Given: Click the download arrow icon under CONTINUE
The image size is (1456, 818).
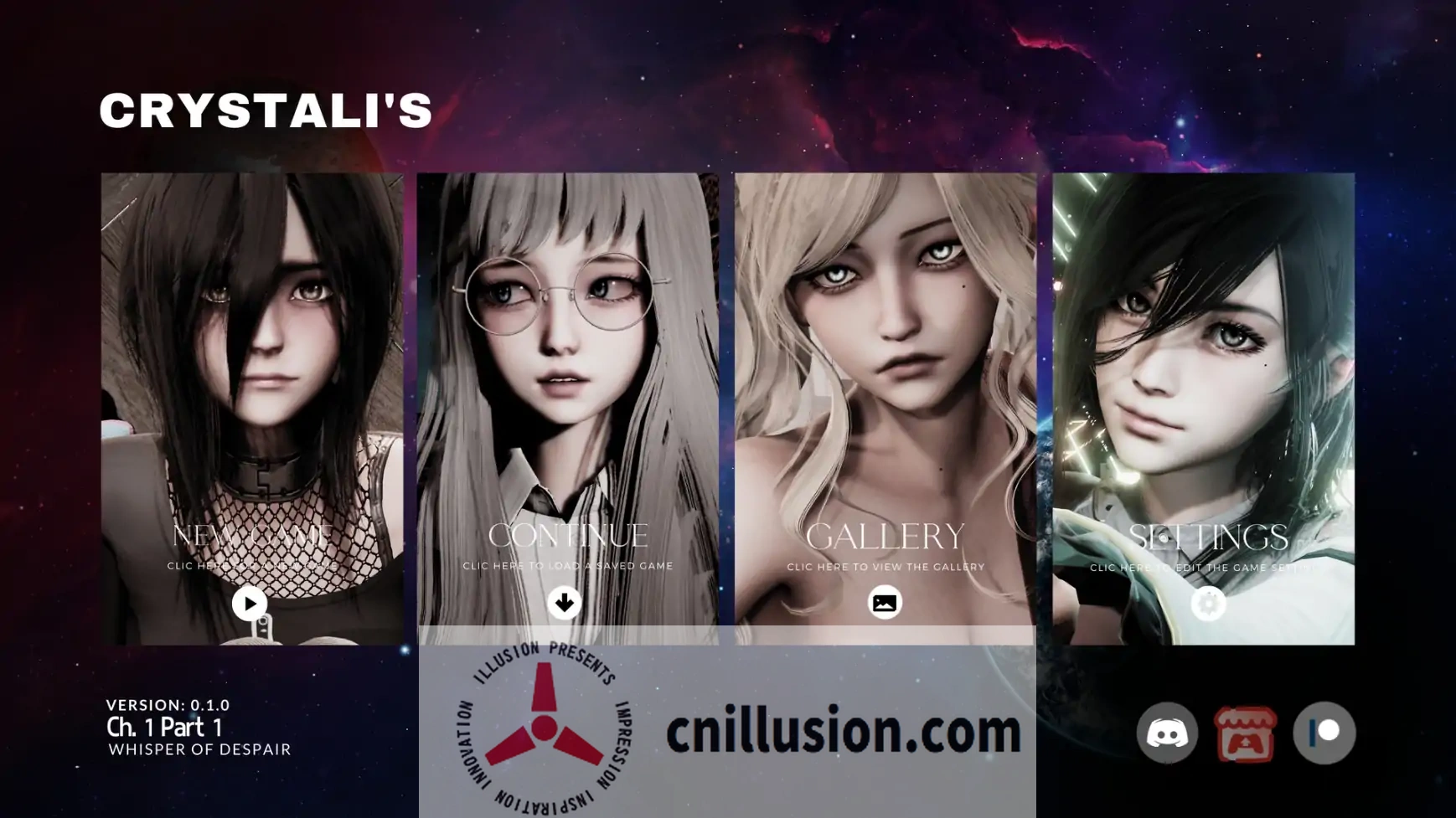Looking at the screenshot, I should pyautogui.click(x=566, y=601).
